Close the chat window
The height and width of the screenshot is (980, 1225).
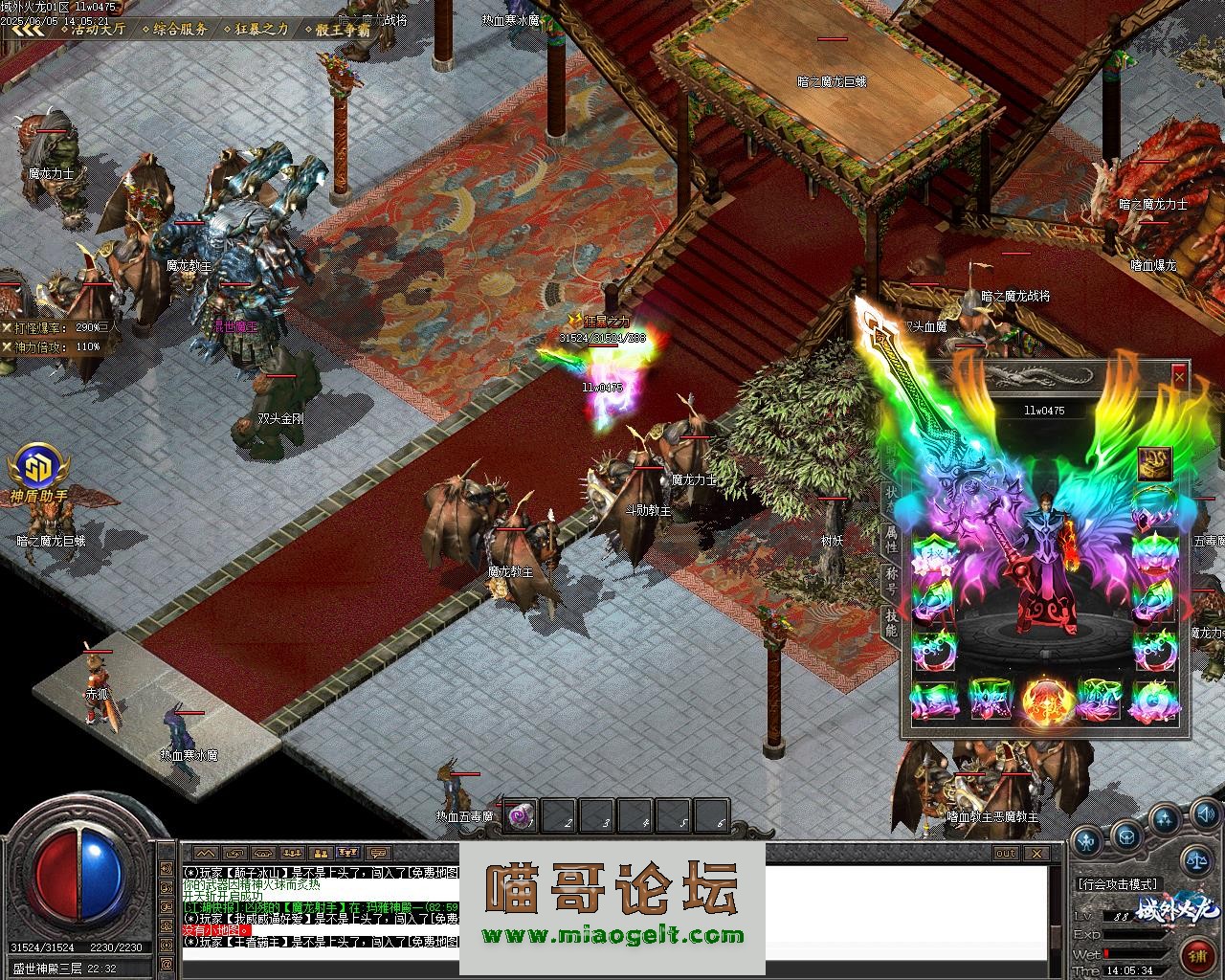click(x=1036, y=853)
